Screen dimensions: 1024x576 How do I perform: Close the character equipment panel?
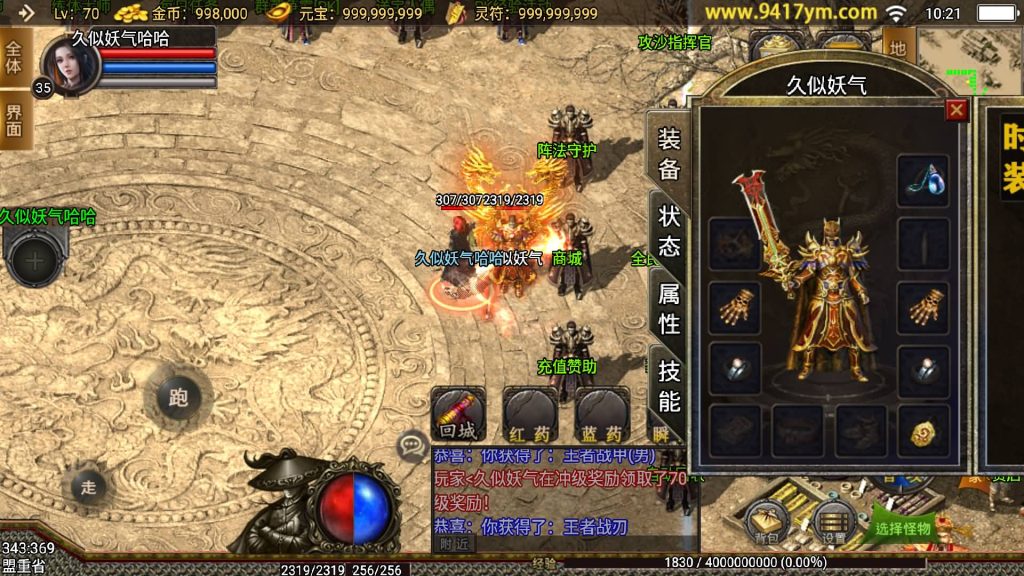tap(957, 110)
